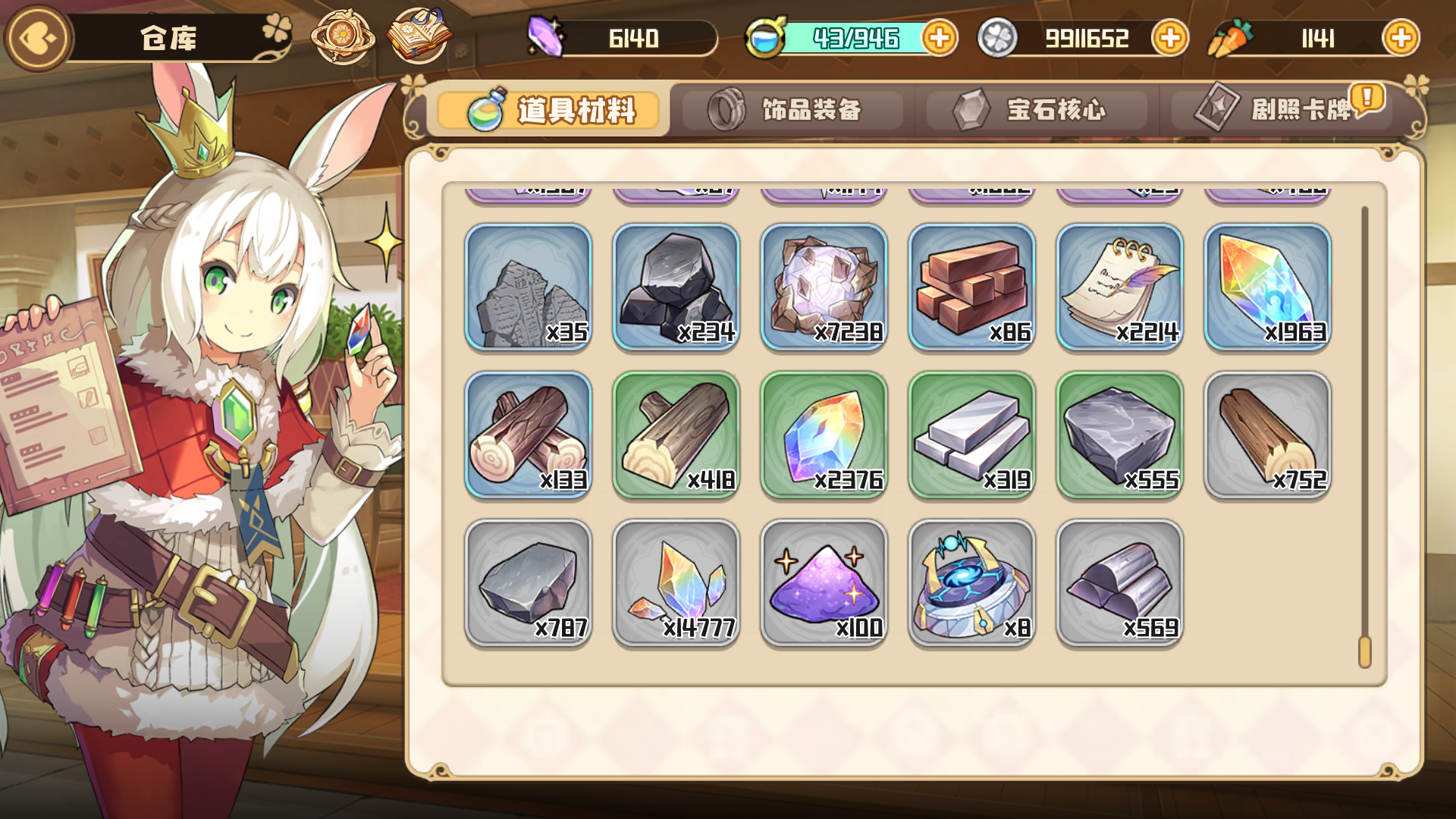Image resolution: width=1456 pixels, height=819 pixels.
Task: Switch to the 饰品装备 tab
Action: [795, 111]
